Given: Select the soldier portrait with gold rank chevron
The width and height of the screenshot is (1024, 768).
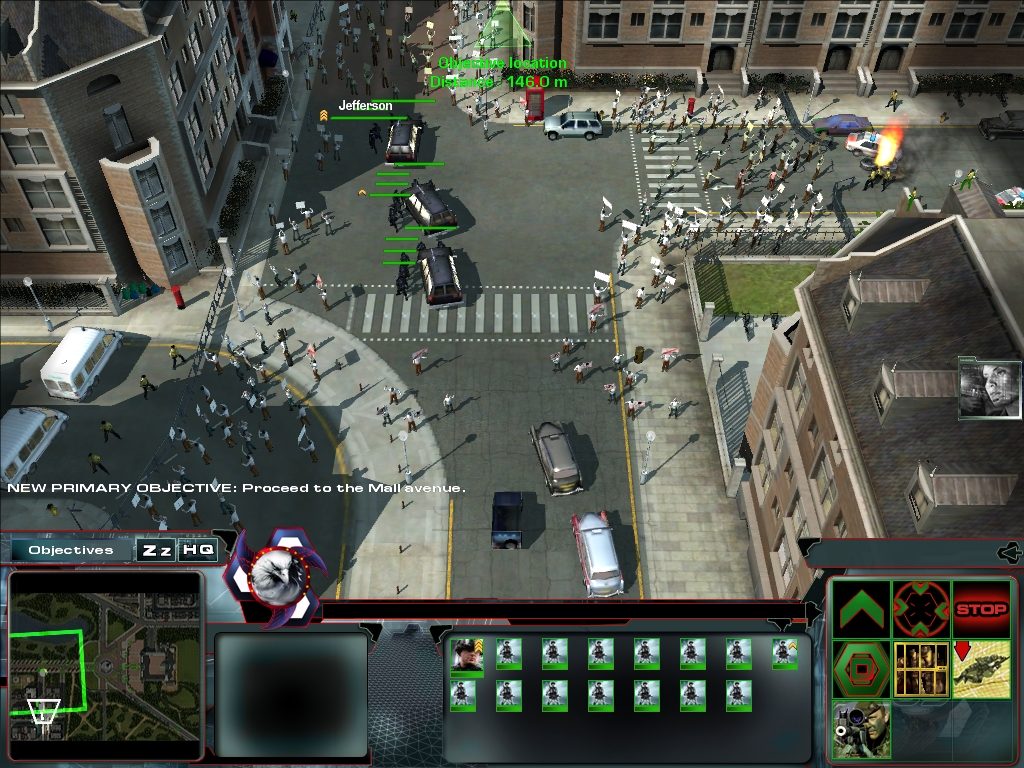Looking at the screenshot, I should pos(785,653).
